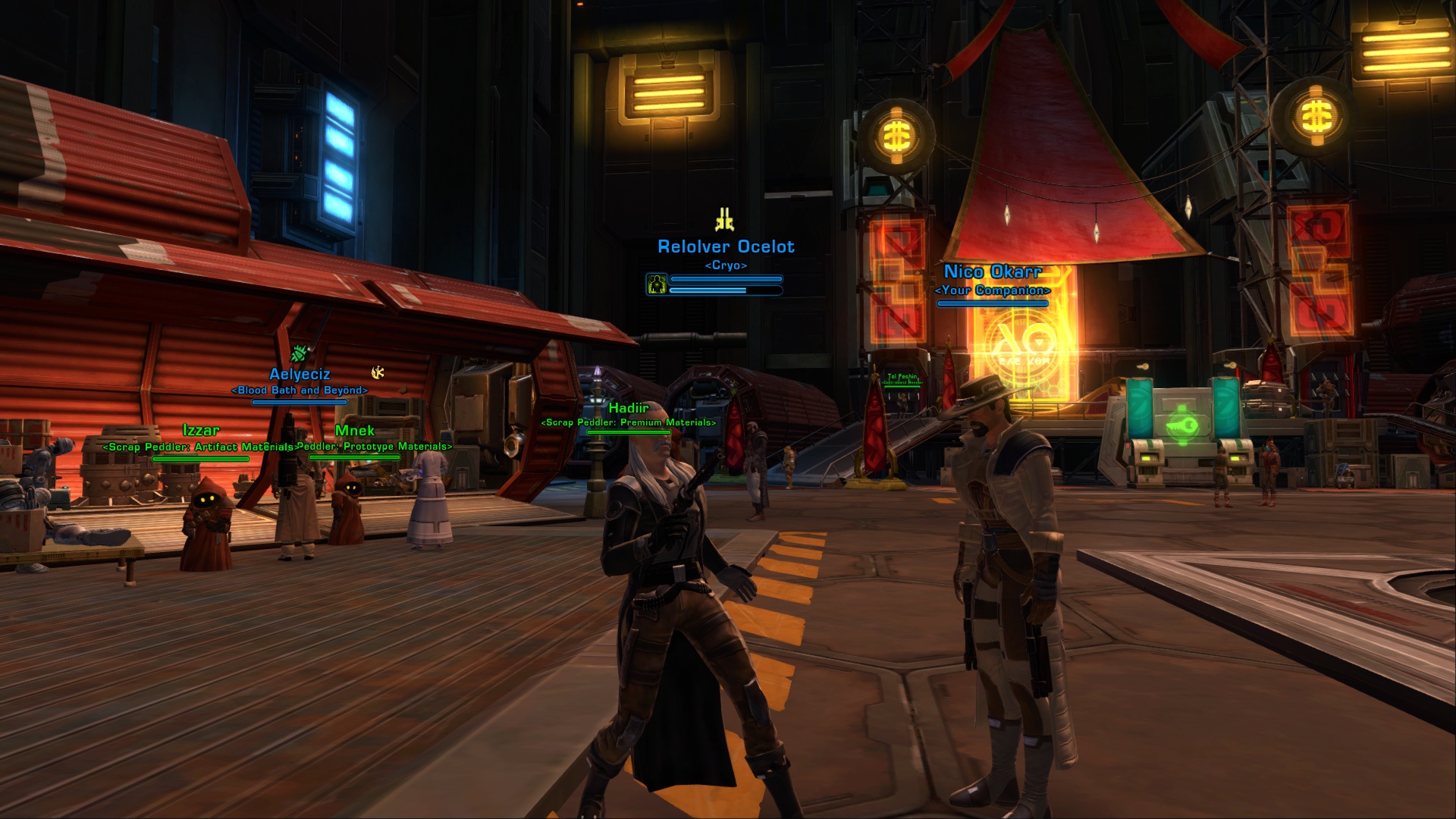Select the Relolver Ocelot nameplate
Image resolution: width=1456 pixels, height=819 pixels.
pyautogui.click(x=726, y=247)
